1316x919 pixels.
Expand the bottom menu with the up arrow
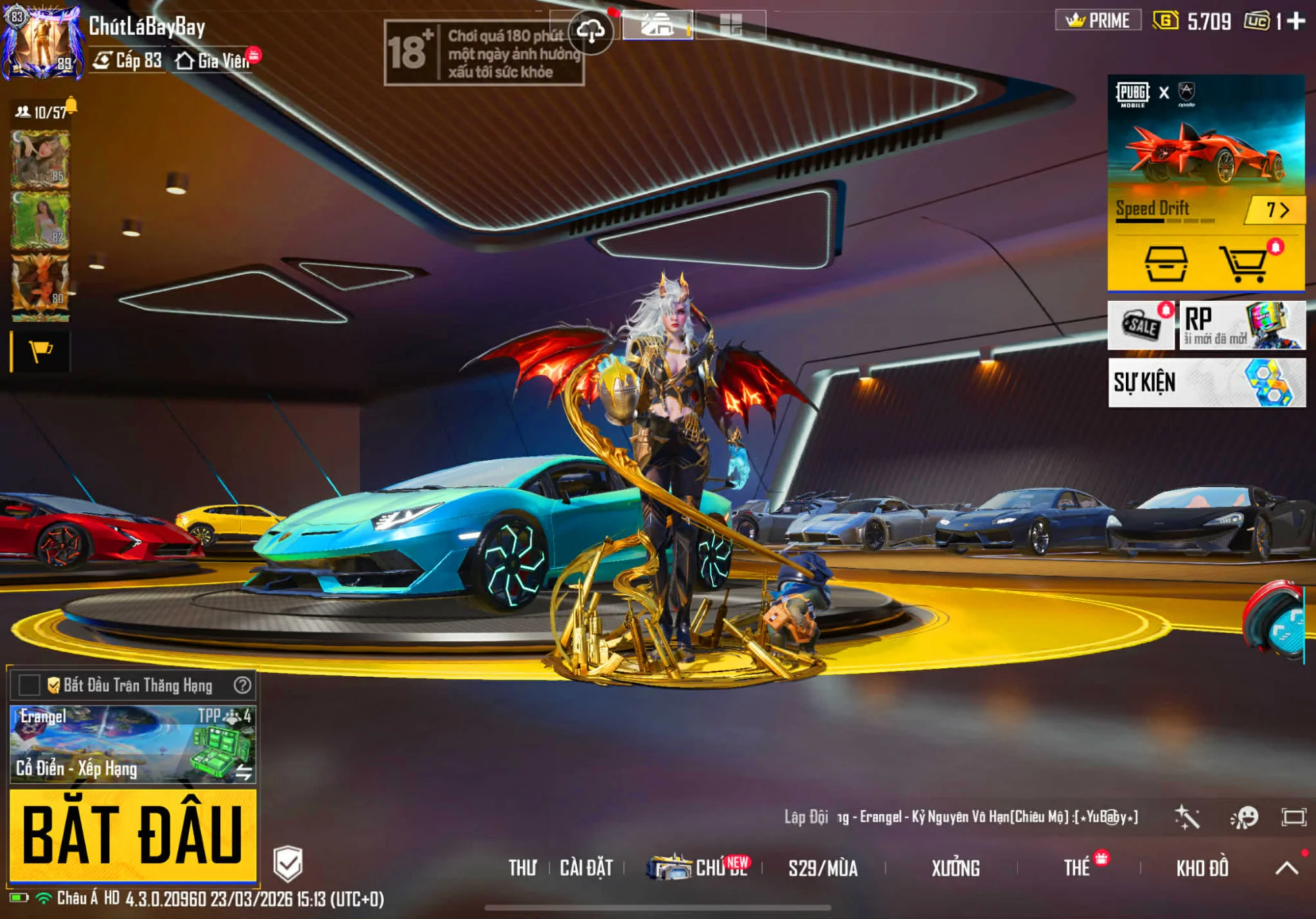coord(1286,868)
